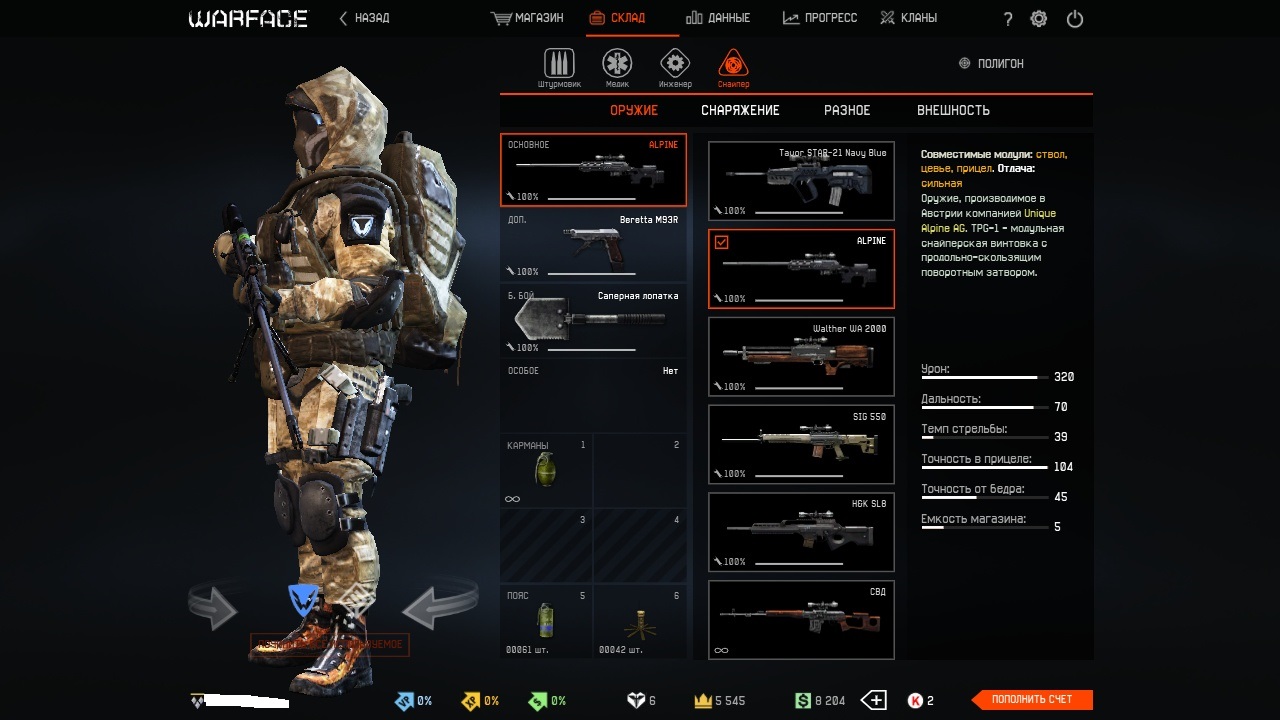The height and width of the screenshot is (720, 1280).
Task: Select the Beretta M93R secondary slot
Action: click(x=594, y=246)
